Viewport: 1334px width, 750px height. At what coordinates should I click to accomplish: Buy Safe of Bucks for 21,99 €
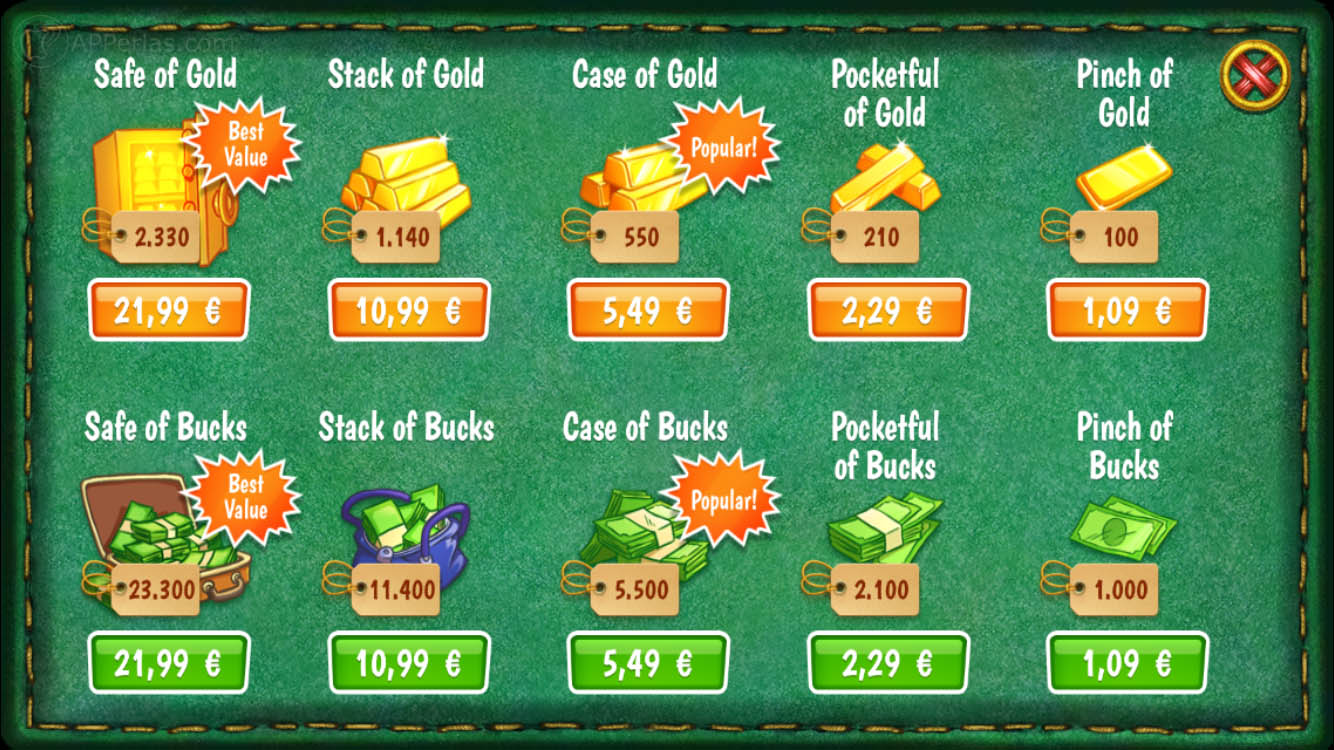coord(168,662)
